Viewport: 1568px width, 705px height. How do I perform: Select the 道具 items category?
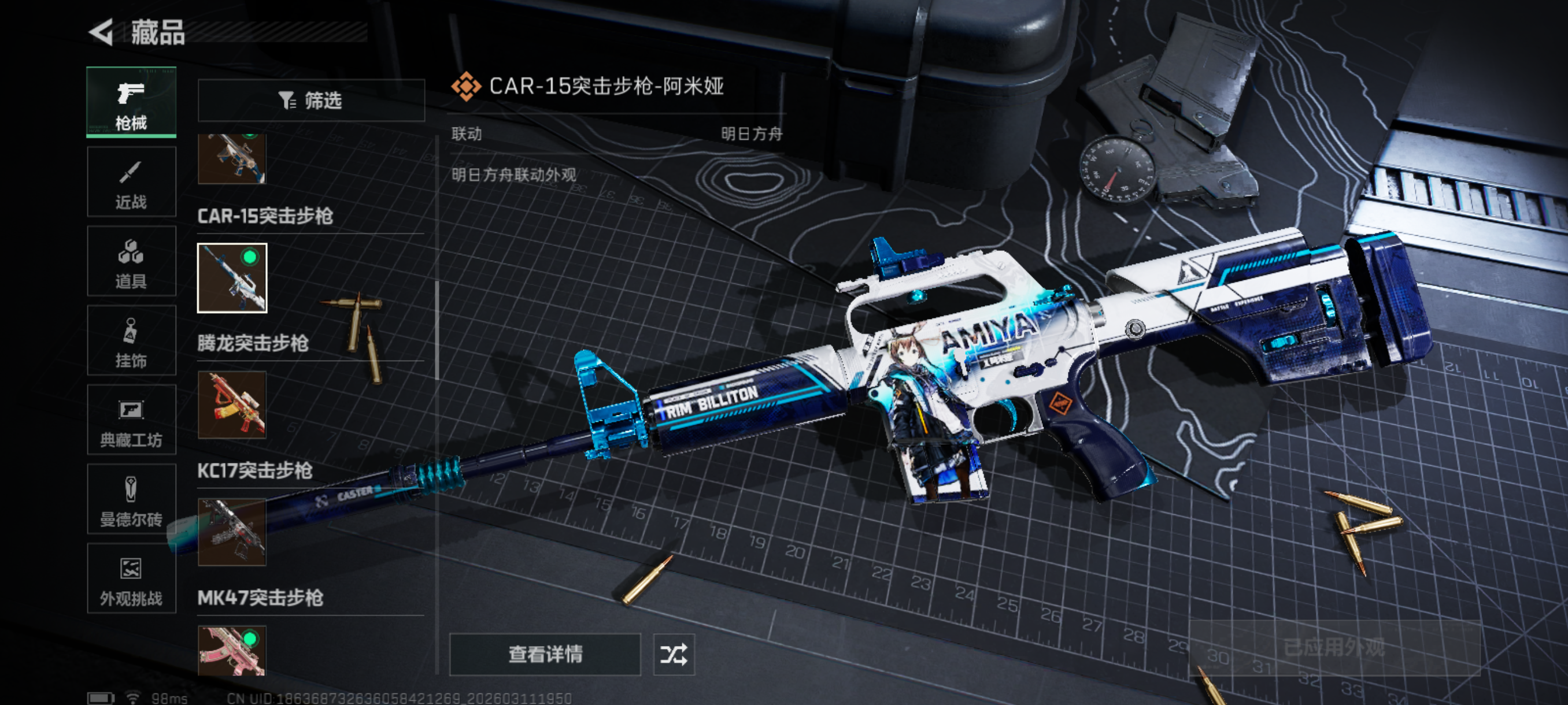click(131, 261)
